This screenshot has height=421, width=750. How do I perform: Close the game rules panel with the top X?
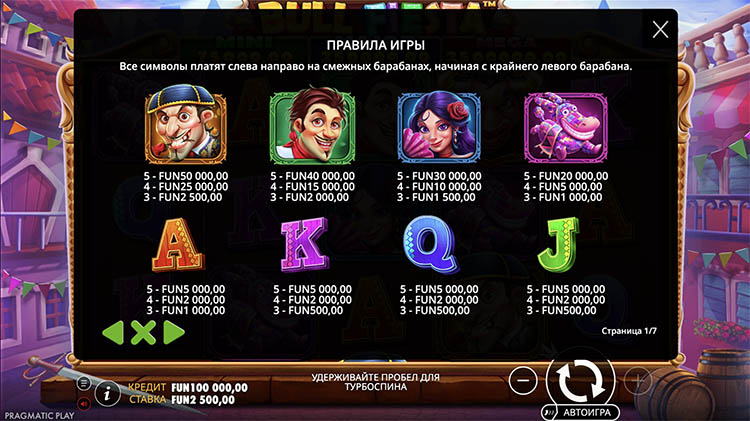click(x=660, y=30)
